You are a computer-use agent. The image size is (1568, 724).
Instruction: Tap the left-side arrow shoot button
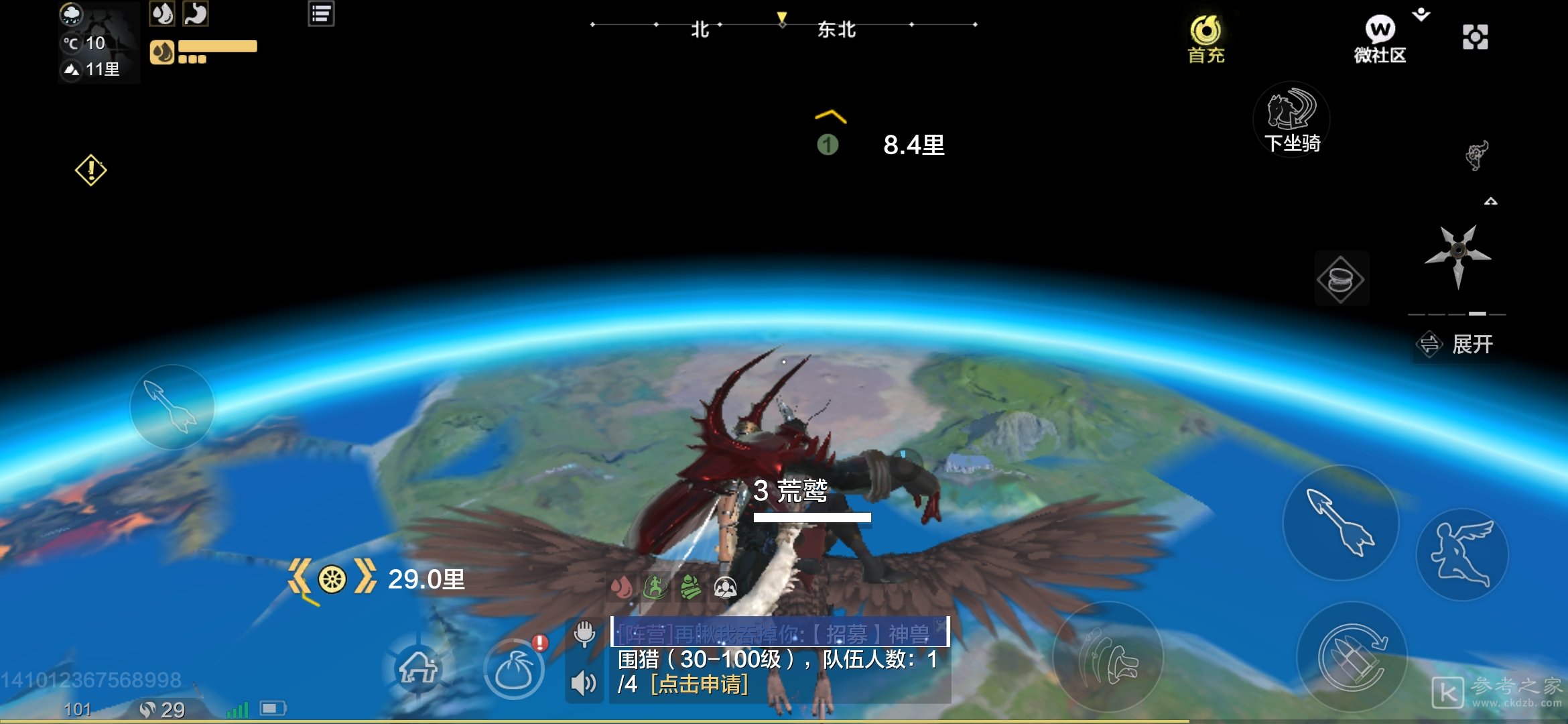[x=172, y=407]
